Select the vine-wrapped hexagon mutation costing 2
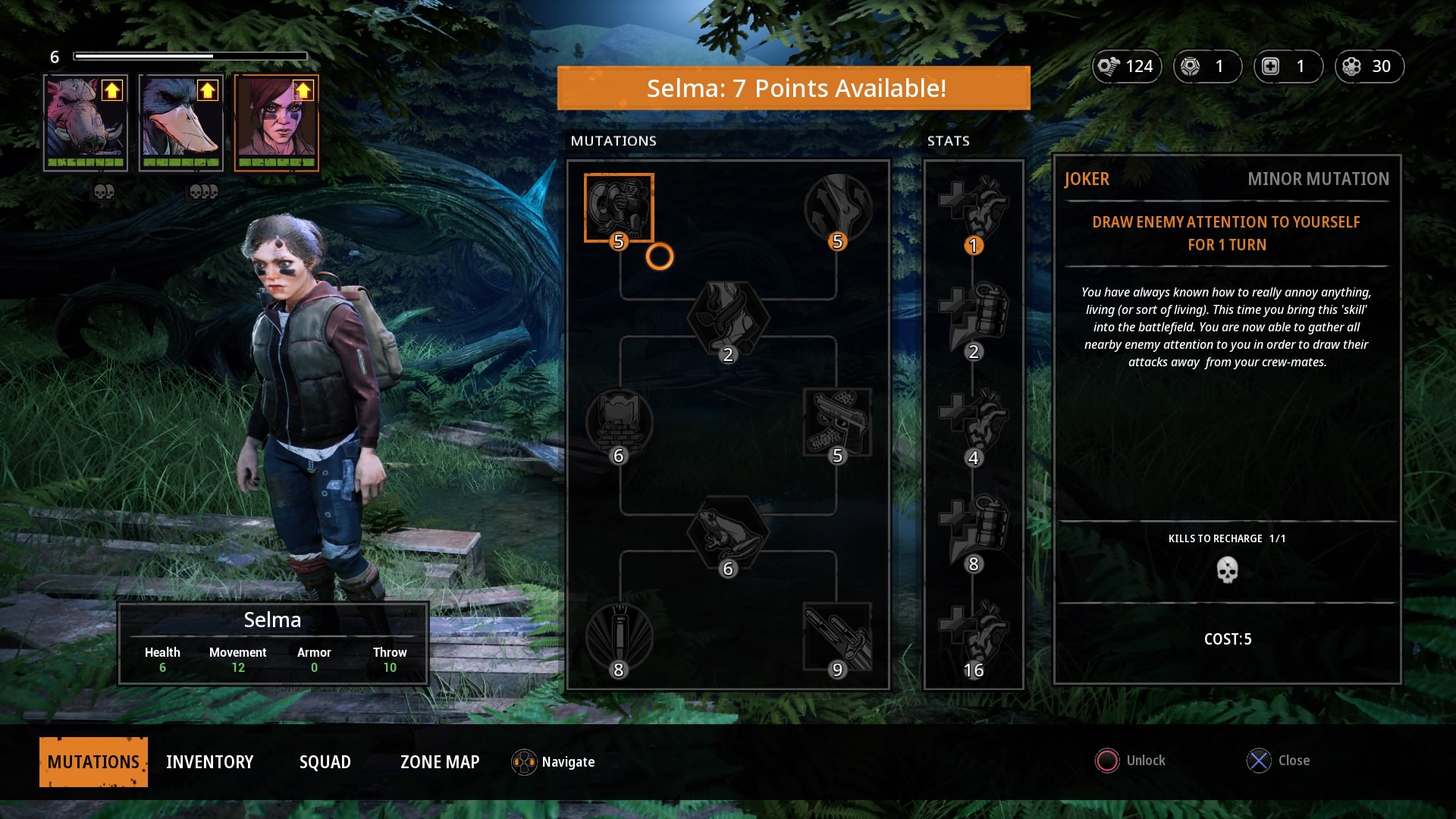1456x819 pixels. pos(728,318)
